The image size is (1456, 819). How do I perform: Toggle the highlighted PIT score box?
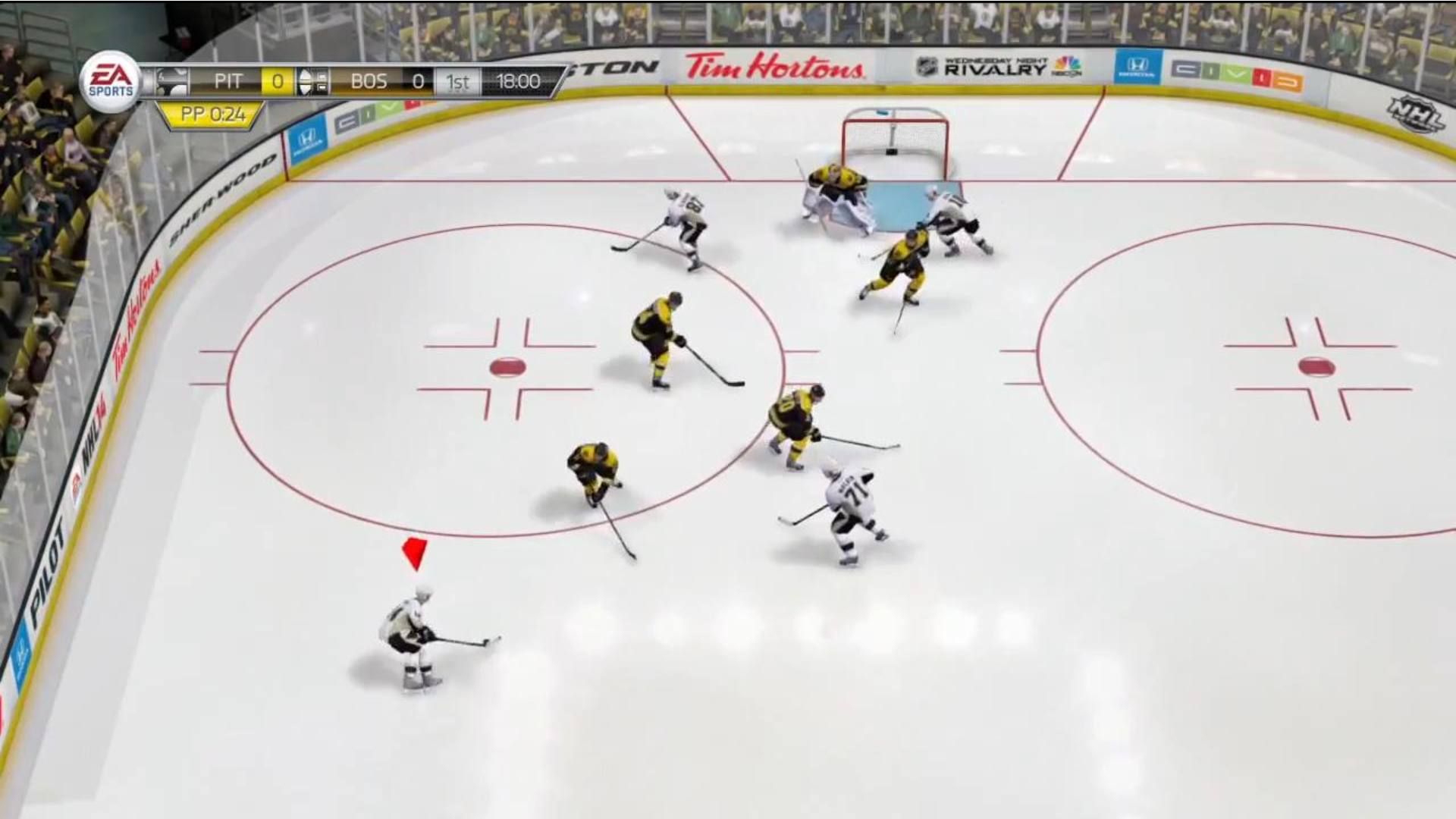coord(276,80)
